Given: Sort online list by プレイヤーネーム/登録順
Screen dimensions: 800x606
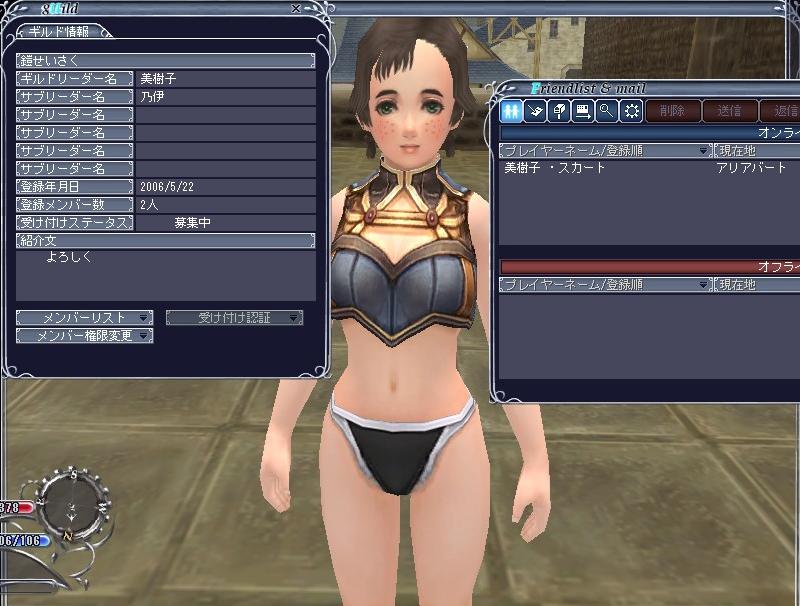Looking at the screenshot, I should pyautogui.click(x=604, y=150).
